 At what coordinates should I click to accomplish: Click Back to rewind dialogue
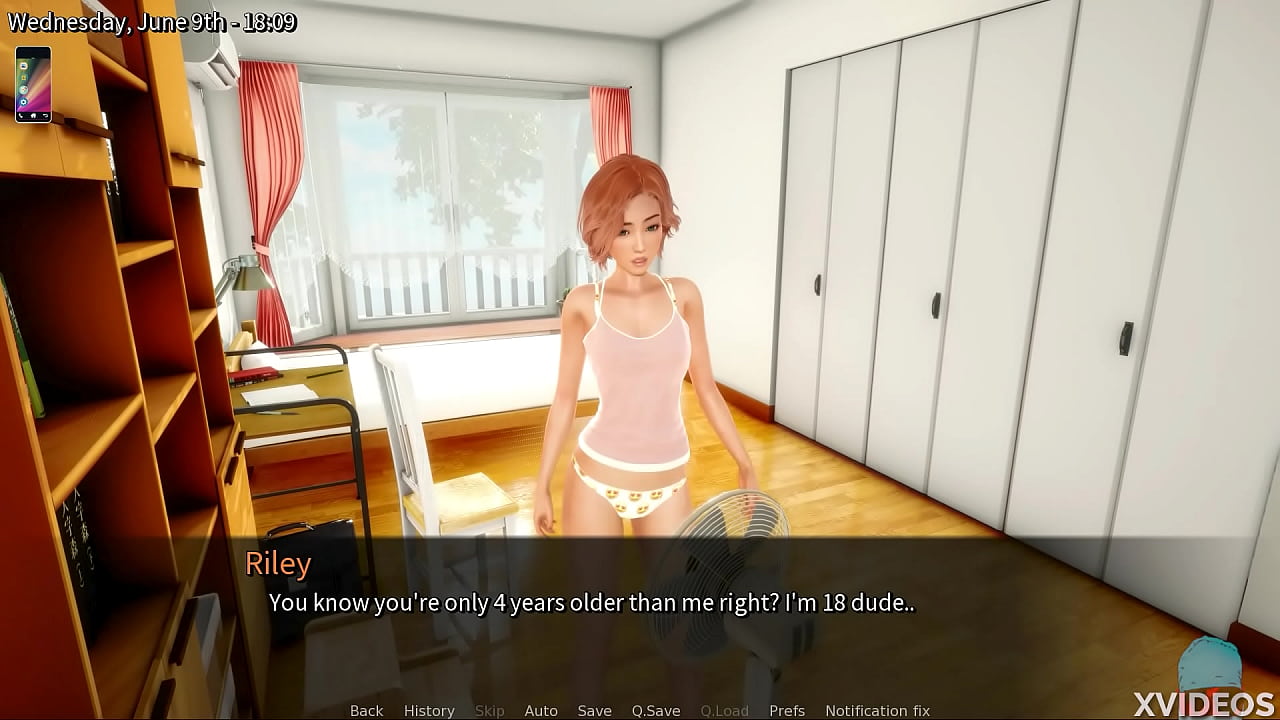[365, 710]
